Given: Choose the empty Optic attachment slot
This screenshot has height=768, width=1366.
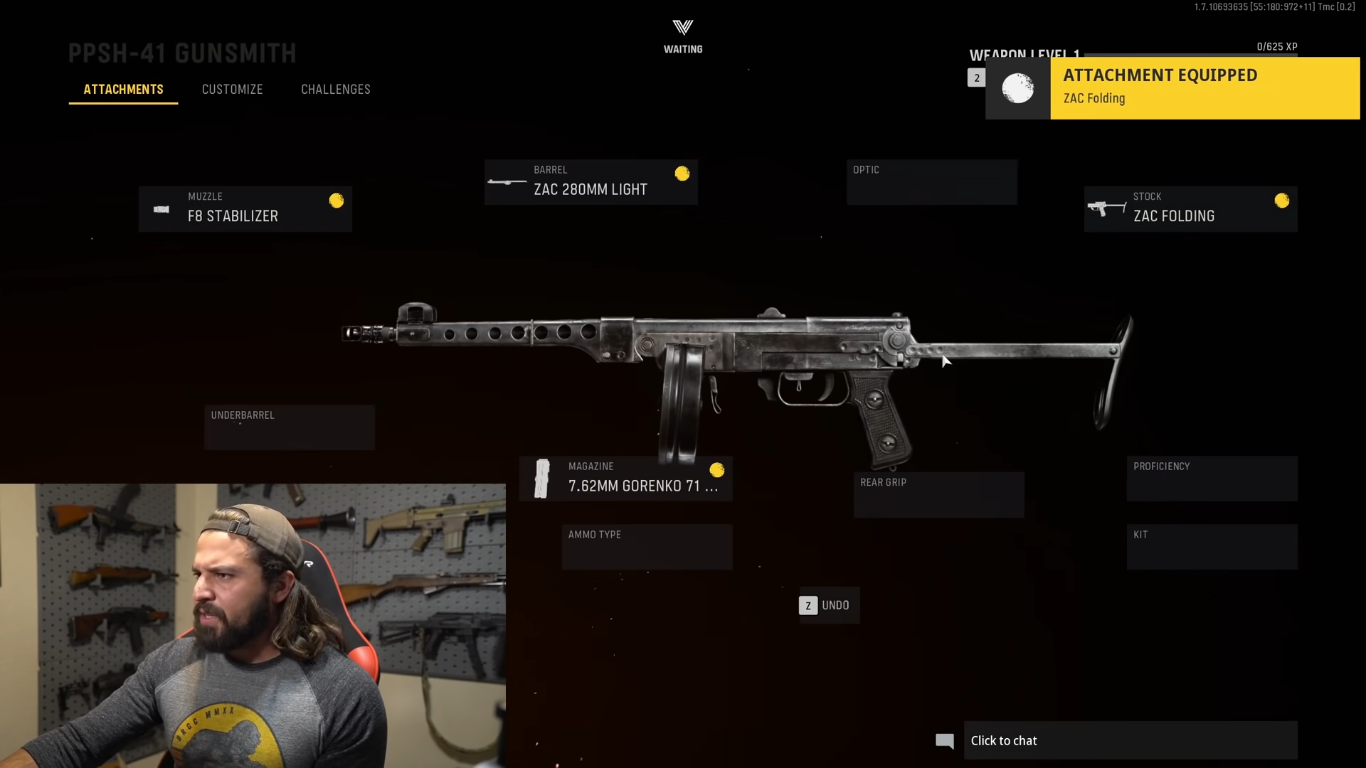Looking at the screenshot, I should click(x=931, y=182).
